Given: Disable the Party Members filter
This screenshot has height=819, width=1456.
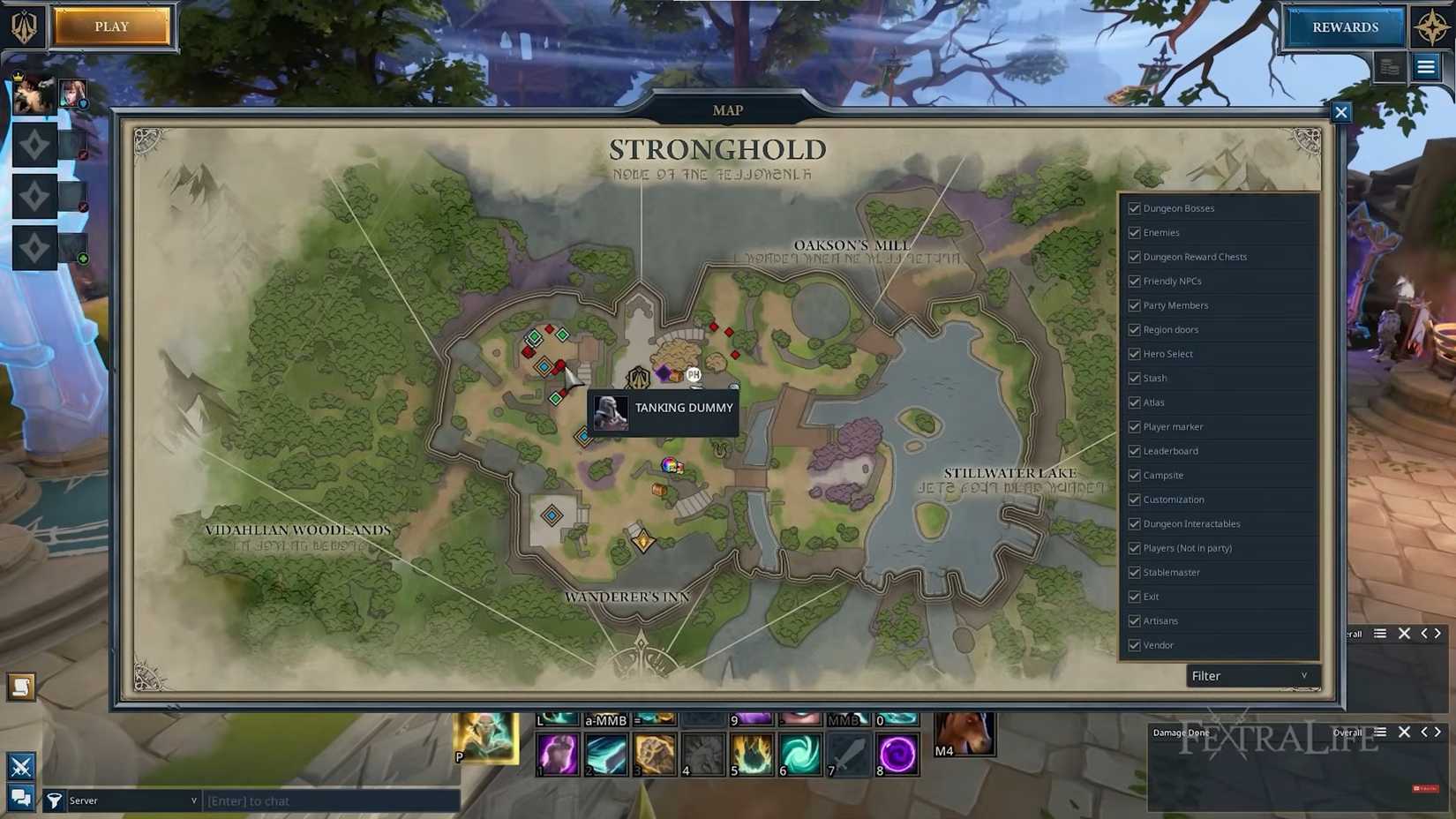Looking at the screenshot, I should [x=1134, y=305].
